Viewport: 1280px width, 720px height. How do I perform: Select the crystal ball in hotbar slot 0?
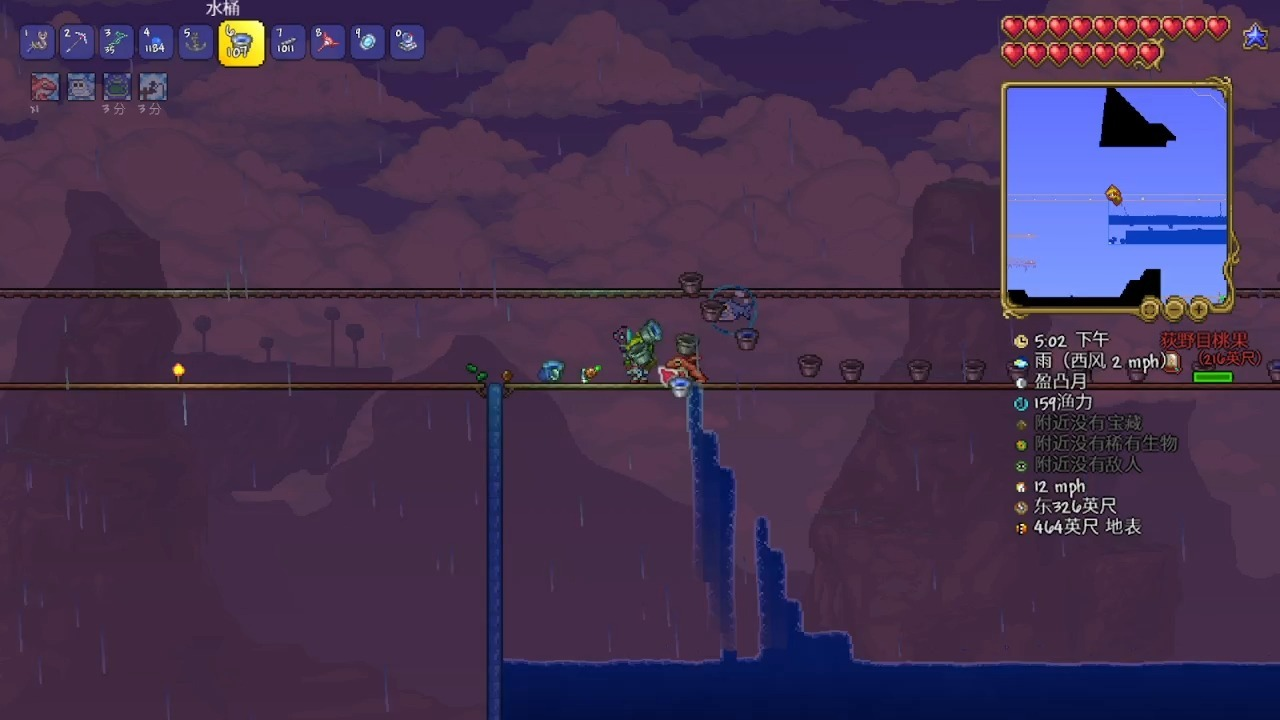click(x=407, y=42)
